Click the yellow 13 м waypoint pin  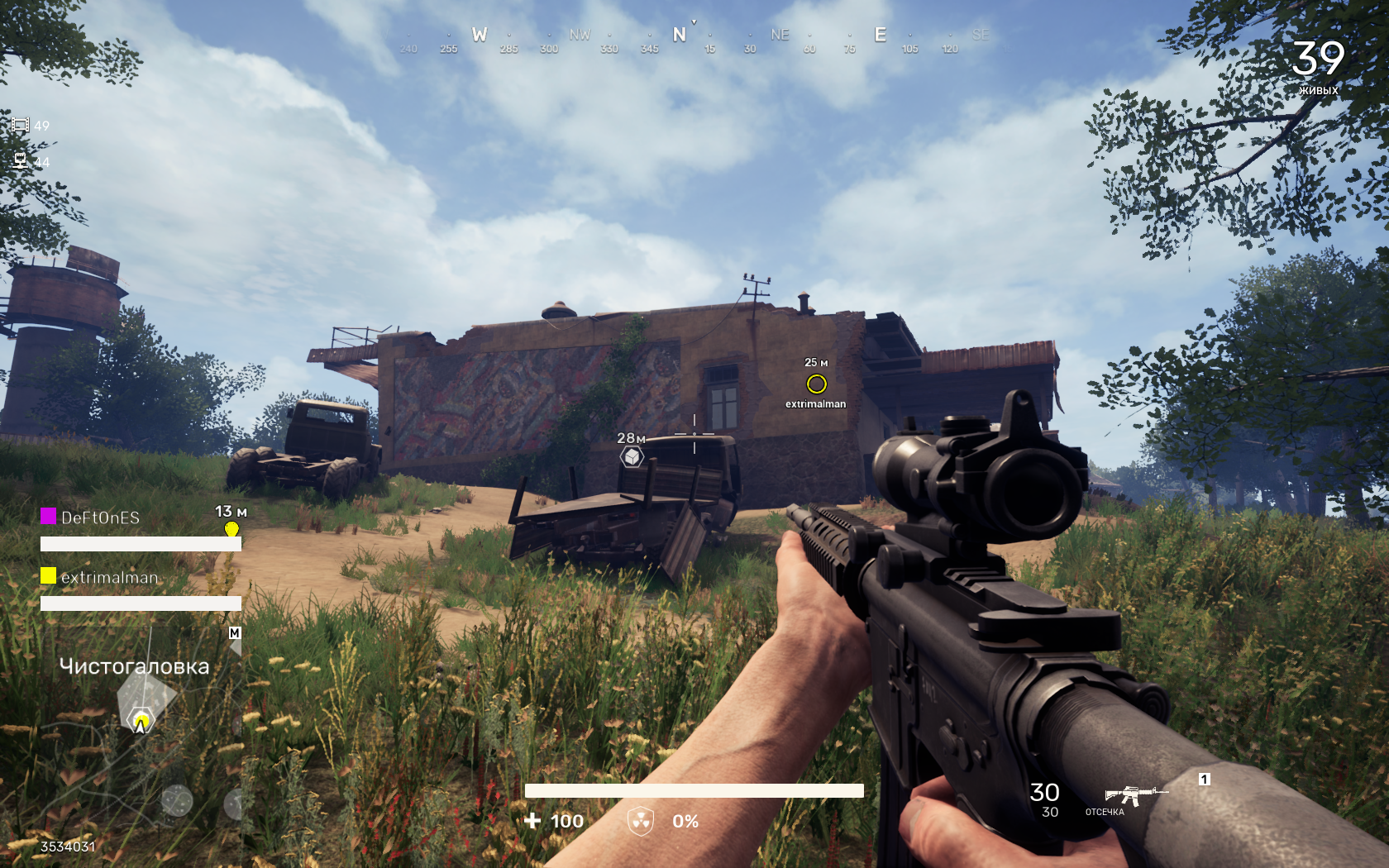pos(231,529)
